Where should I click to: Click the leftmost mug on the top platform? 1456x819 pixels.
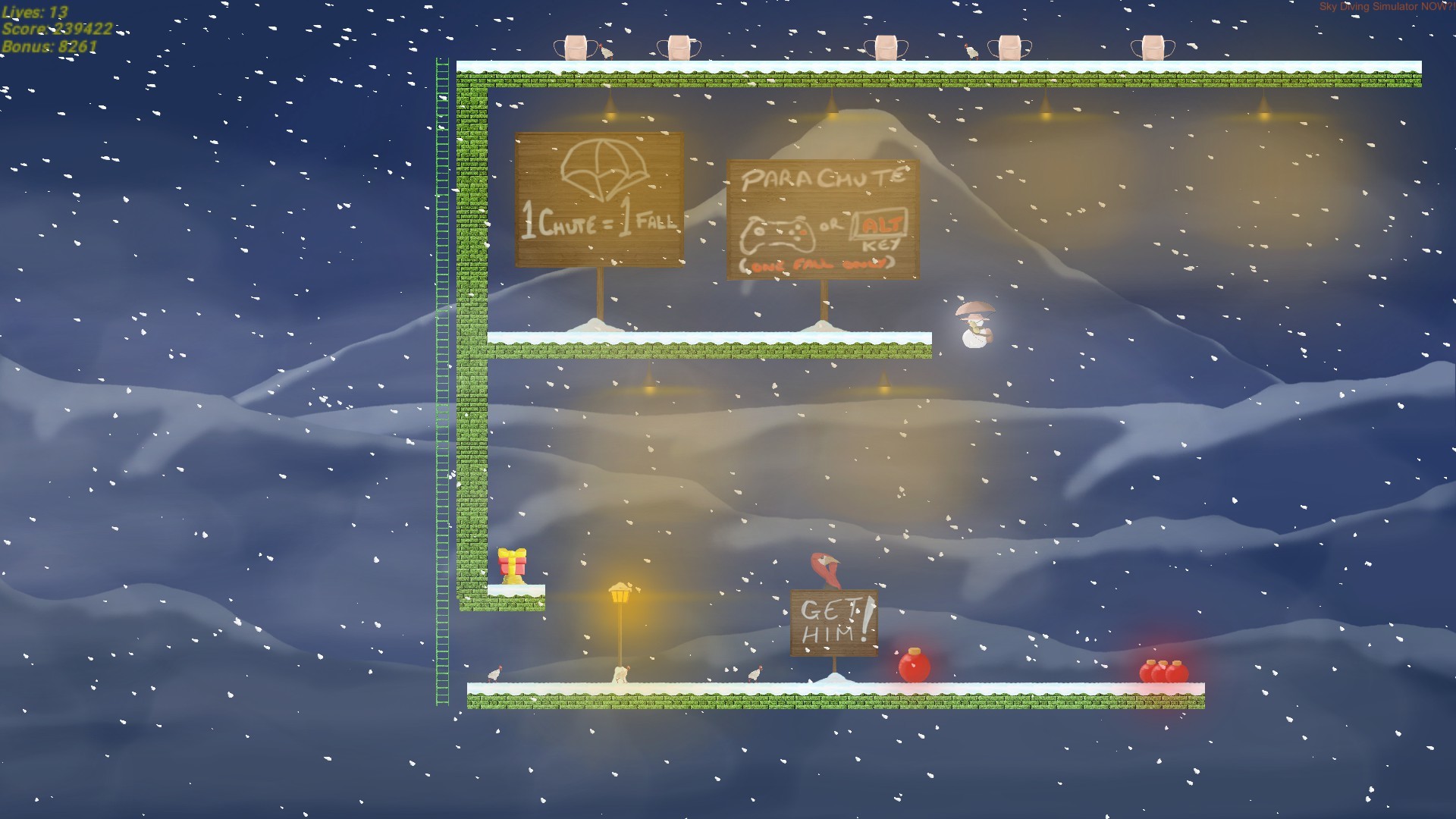click(576, 47)
